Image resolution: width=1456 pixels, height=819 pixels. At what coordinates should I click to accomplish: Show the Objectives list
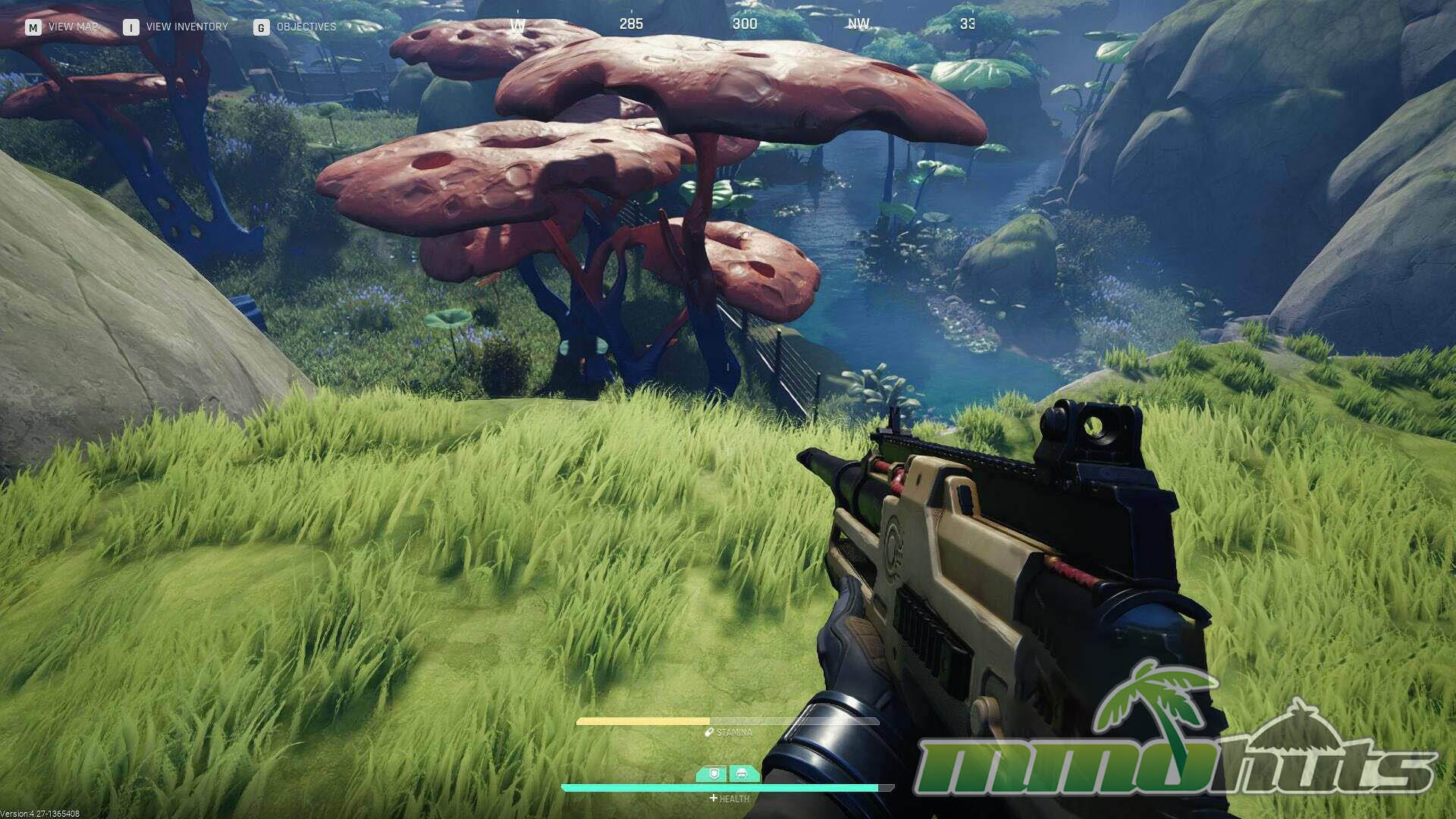coord(296,27)
